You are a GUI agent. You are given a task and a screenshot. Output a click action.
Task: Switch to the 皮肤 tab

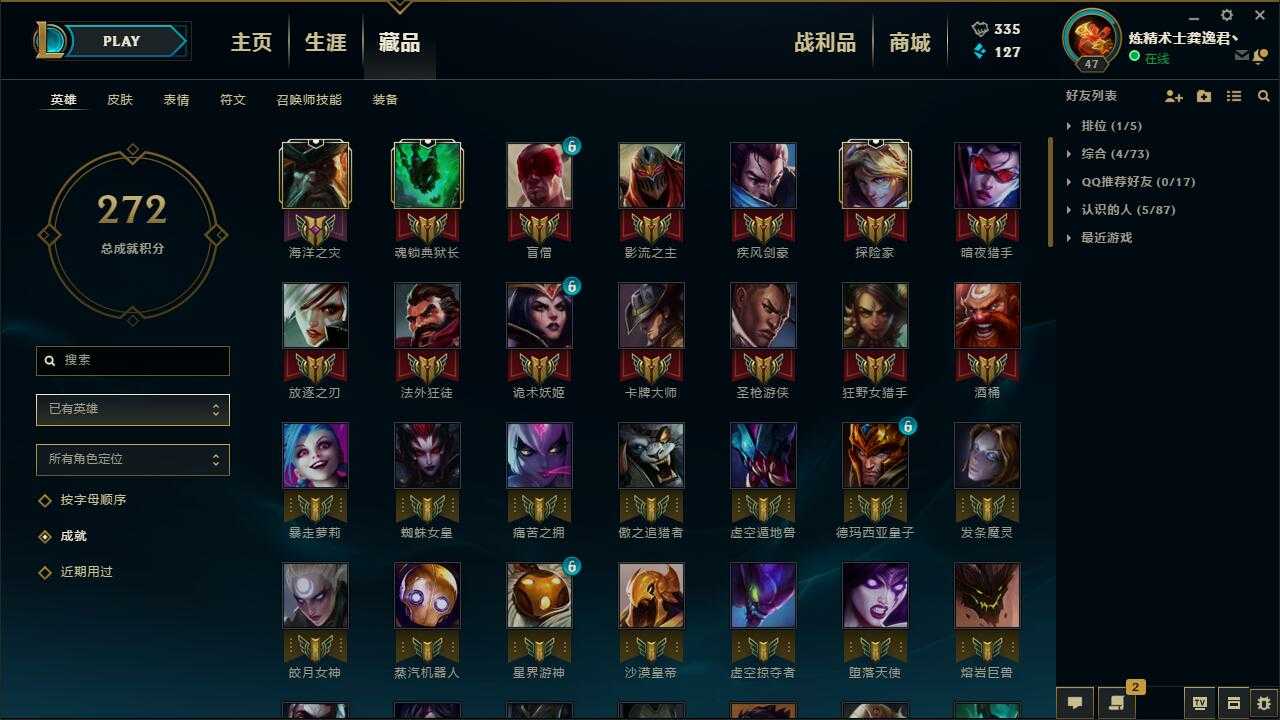point(119,99)
